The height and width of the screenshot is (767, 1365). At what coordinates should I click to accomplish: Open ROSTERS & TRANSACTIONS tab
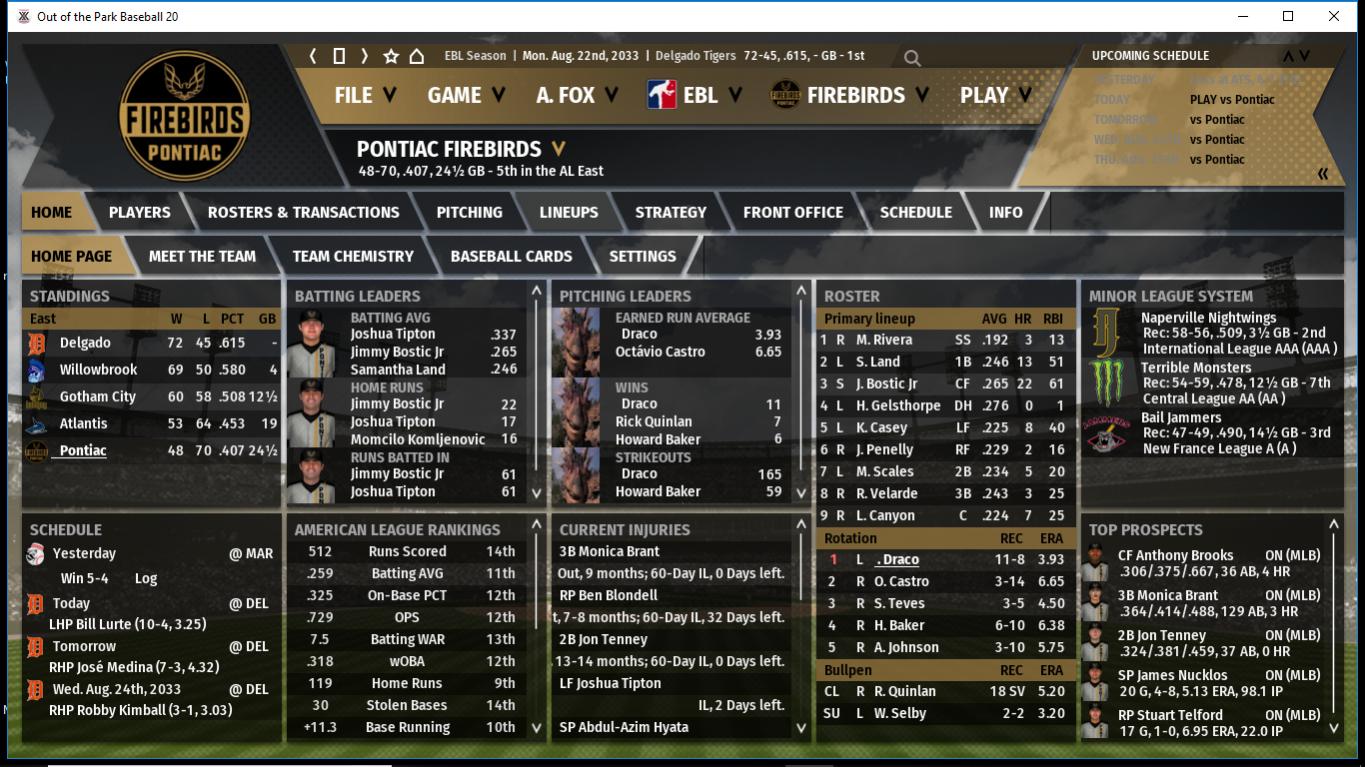pos(303,212)
